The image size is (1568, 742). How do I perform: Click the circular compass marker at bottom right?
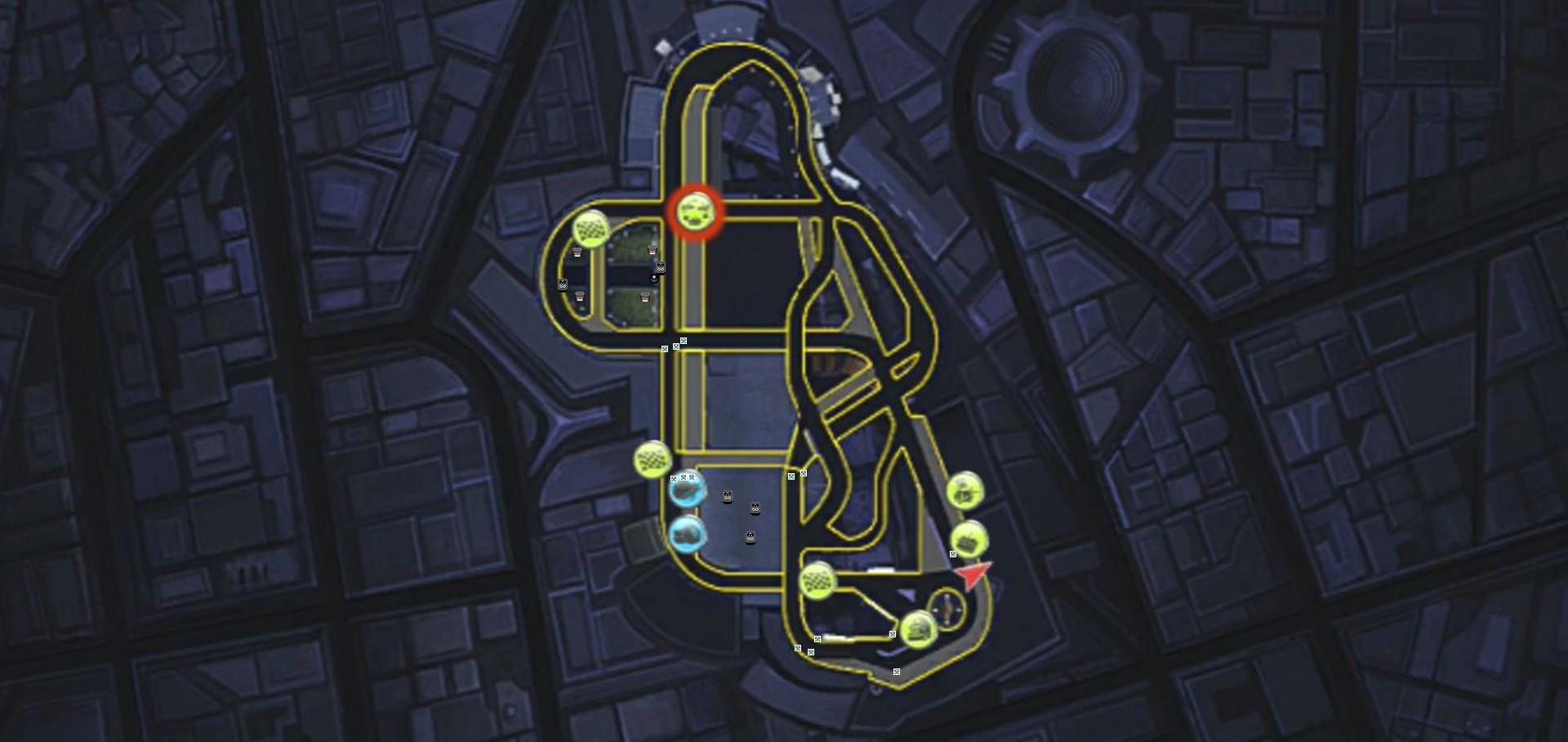(947, 609)
